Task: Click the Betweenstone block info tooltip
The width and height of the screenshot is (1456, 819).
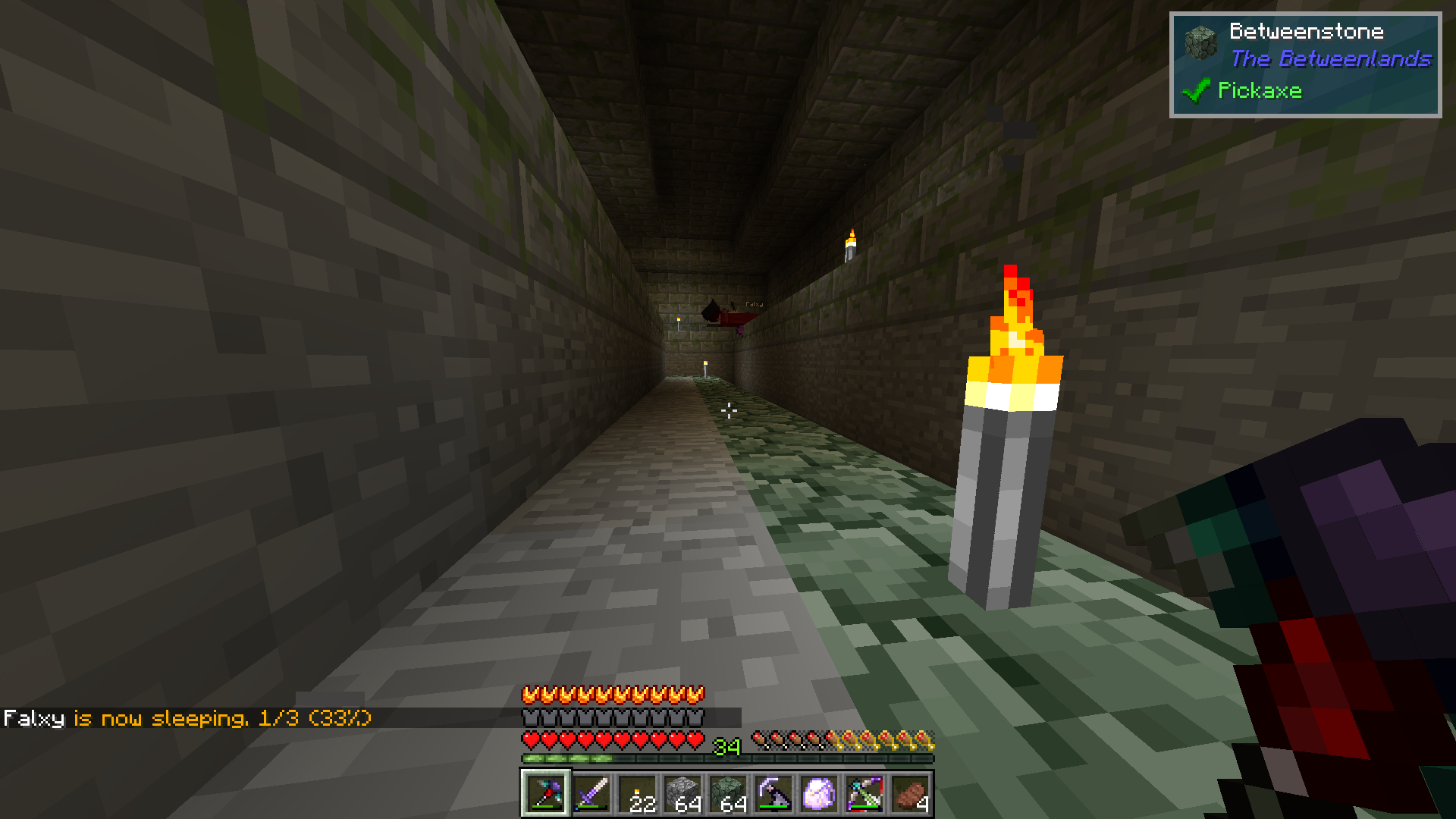Action: click(1305, 64)
